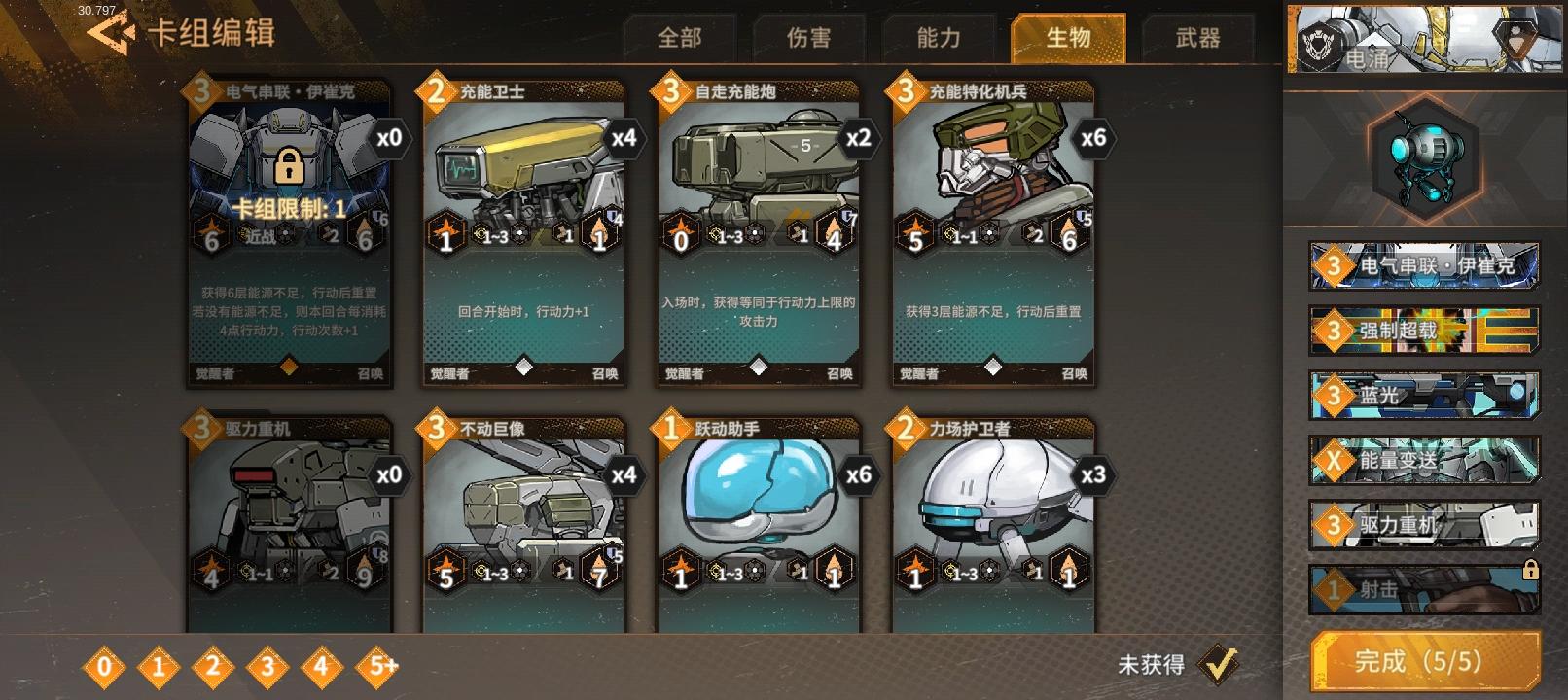Toggle the 未获得 checkbox
Screen dimensions: 1568x700
tap(1217, 664)
